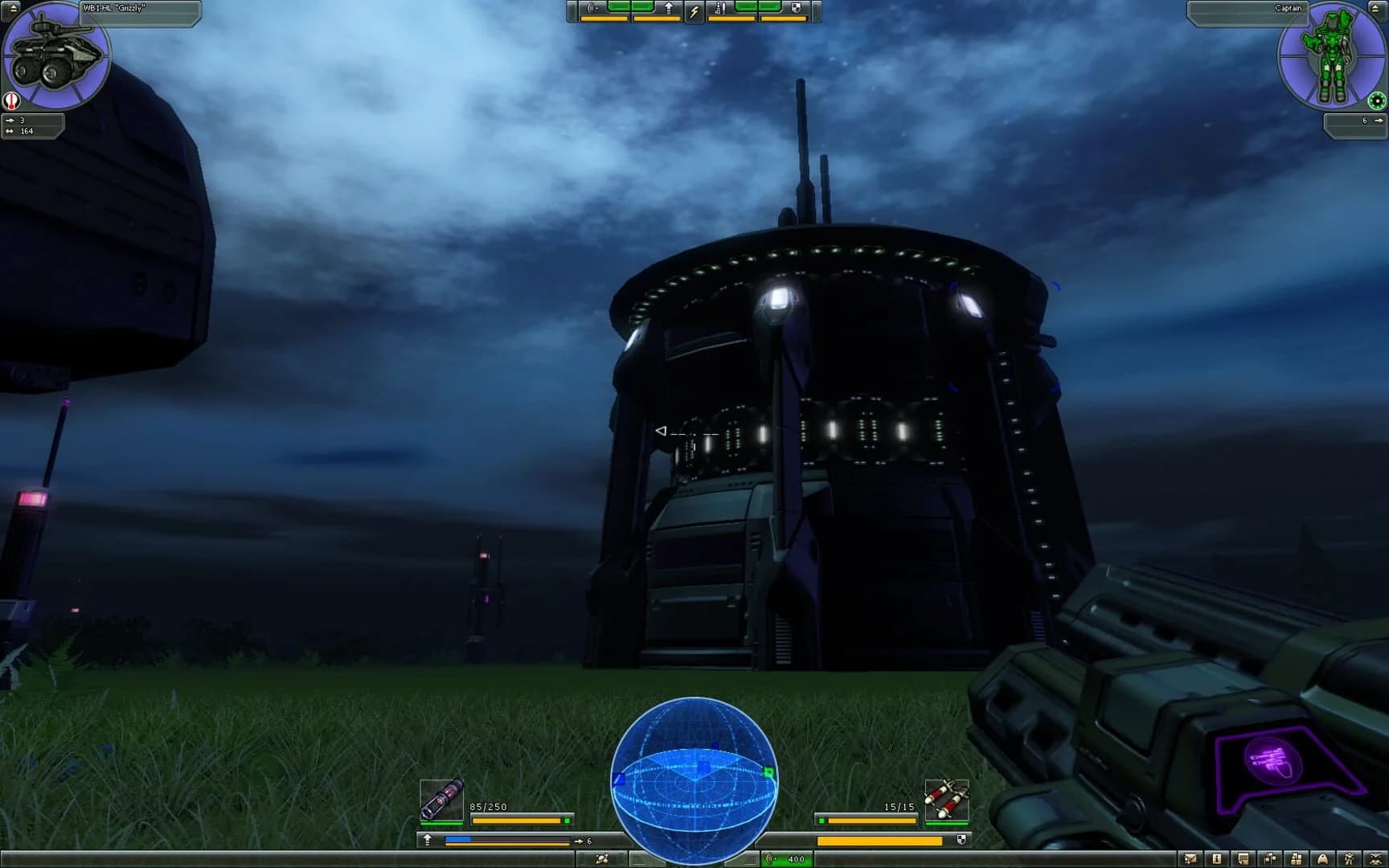Screen dimensions: 1389x868
Task: Toggle the shield indicator at top center
Action: coord(797,7)
